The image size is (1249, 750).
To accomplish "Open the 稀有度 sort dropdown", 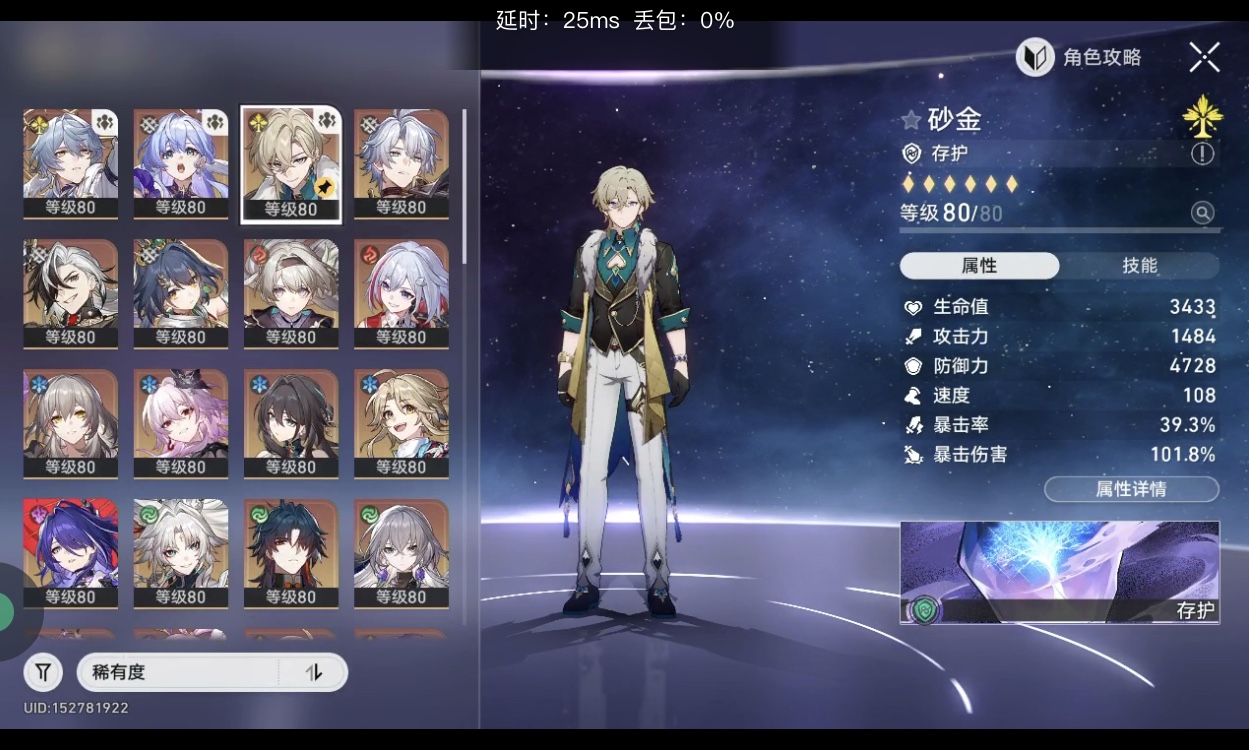I will click(180, 673).
